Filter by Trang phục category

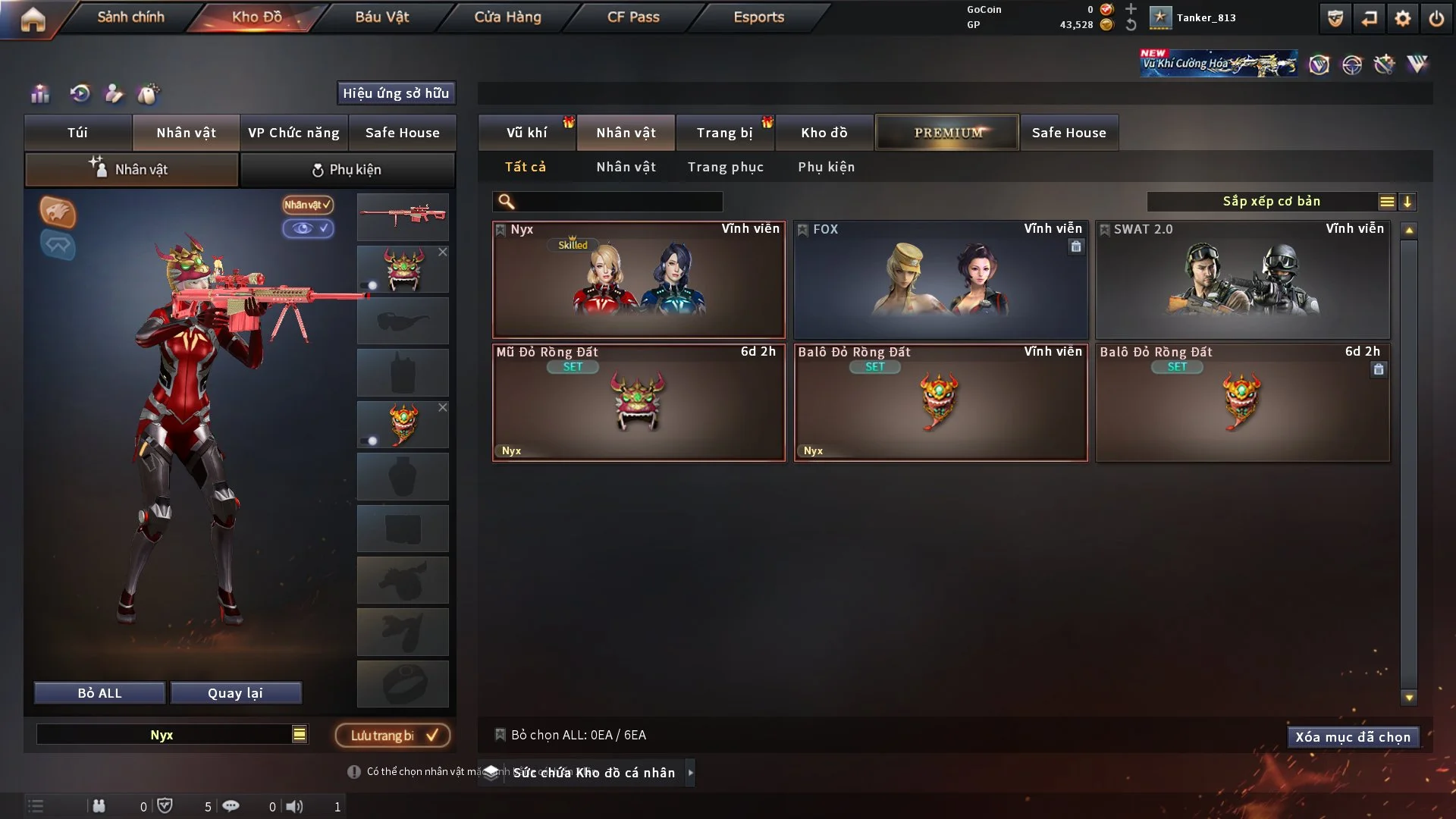(725, 167)
